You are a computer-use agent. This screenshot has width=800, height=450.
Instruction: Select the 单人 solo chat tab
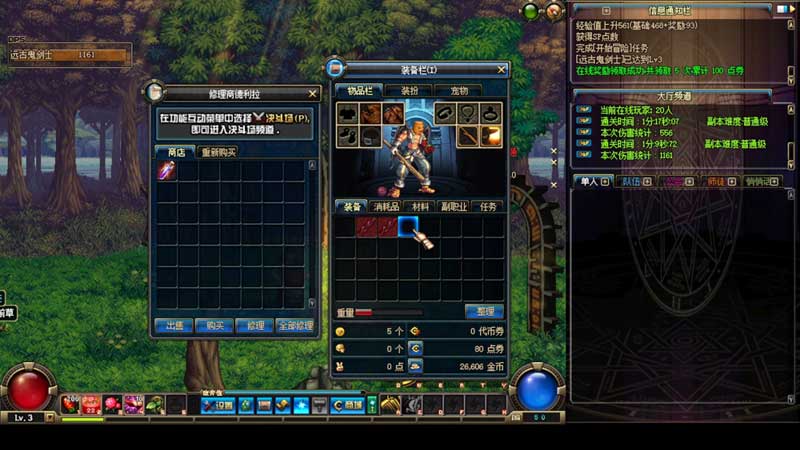(x=589, y=182)
